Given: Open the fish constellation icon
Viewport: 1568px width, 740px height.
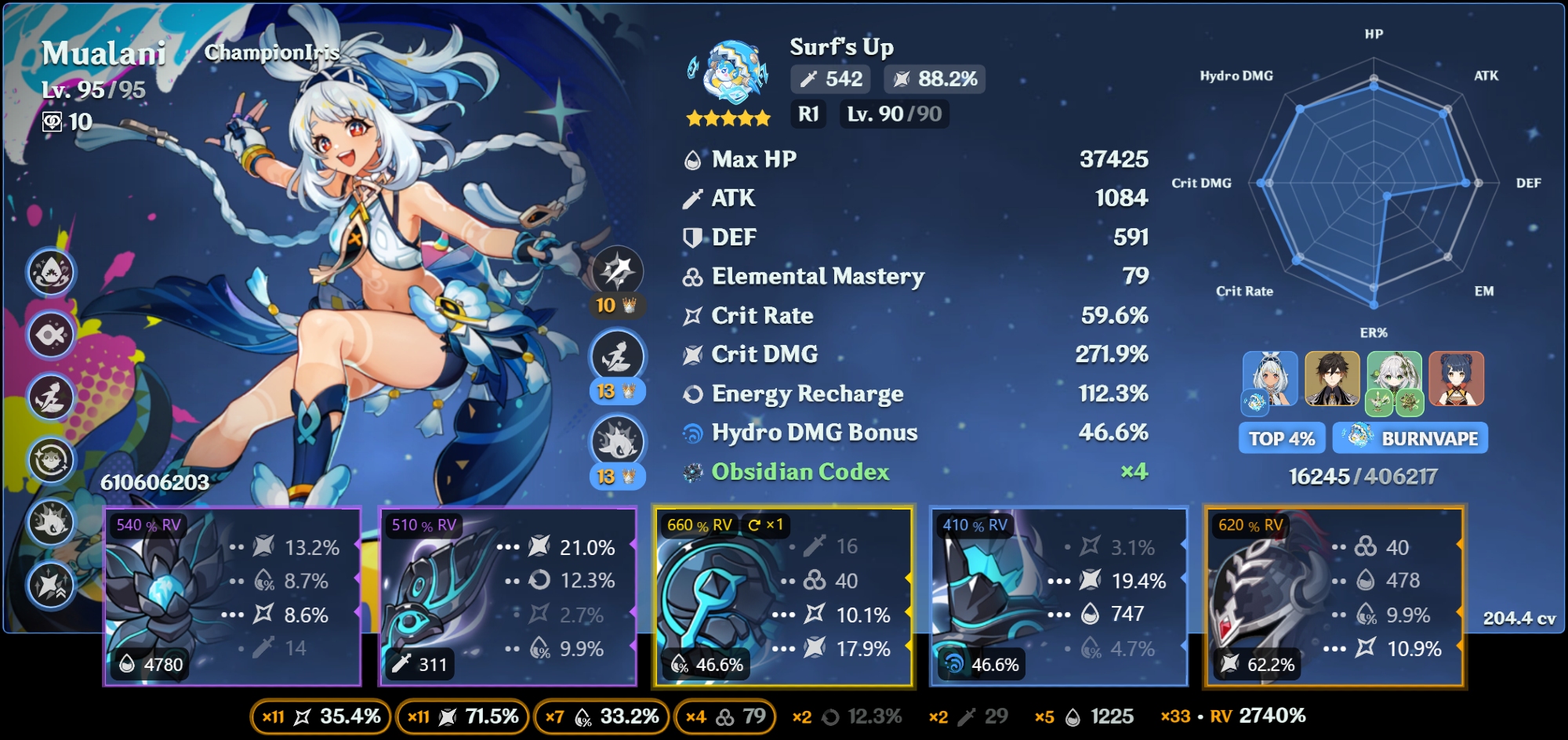Looking at the screenshot, I should pyautogui.click(x=52, y=335).
